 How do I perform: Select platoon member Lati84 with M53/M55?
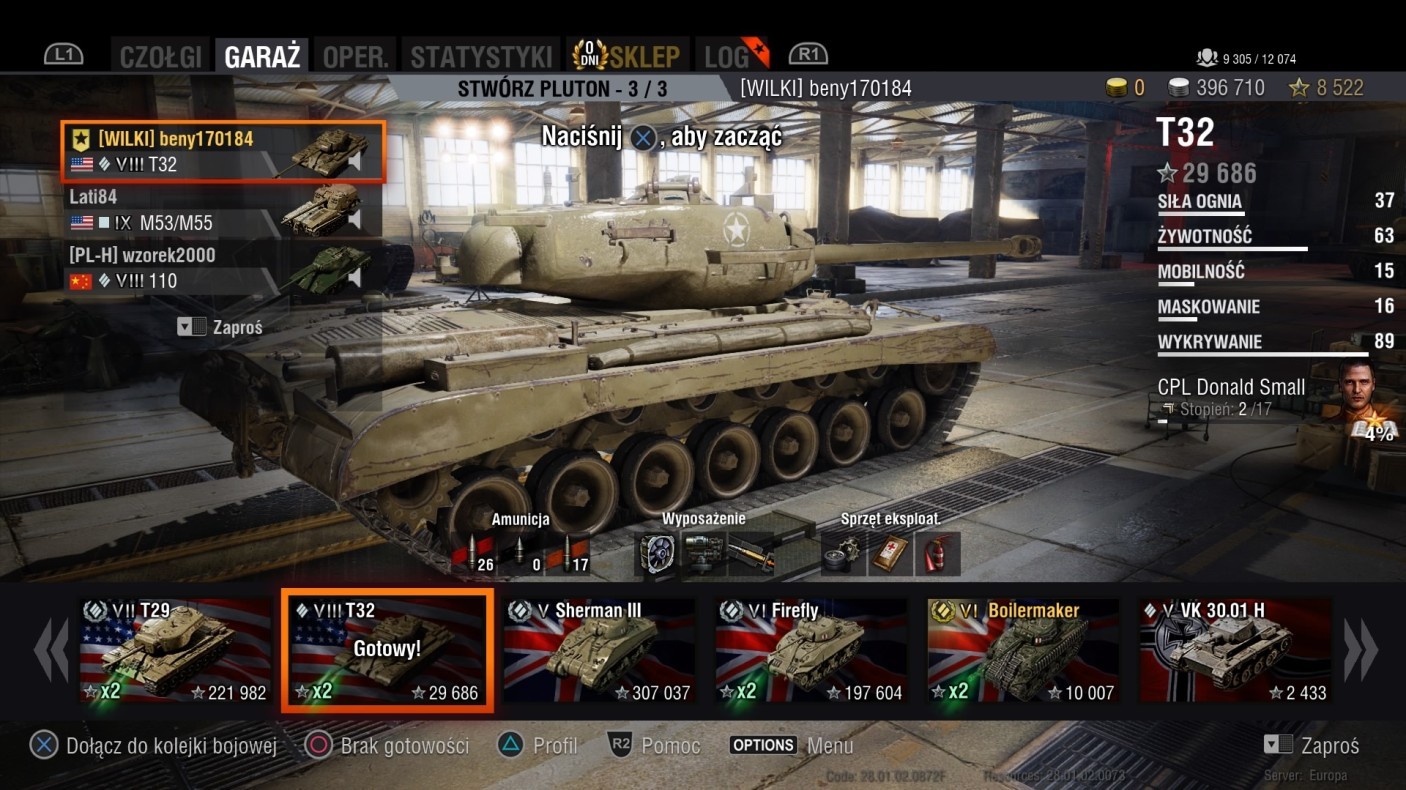tap(220, 211)
